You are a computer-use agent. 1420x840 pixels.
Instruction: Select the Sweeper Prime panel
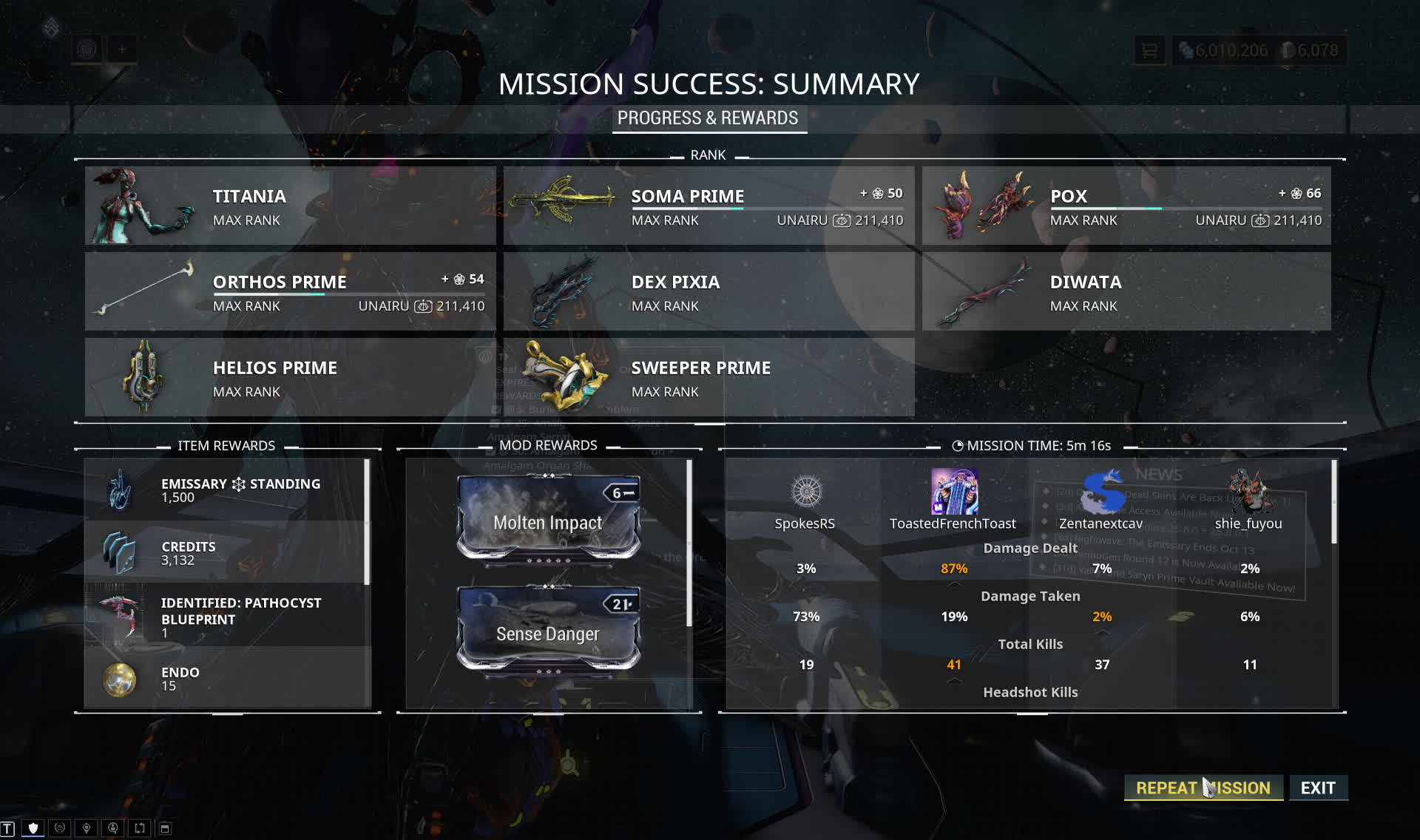pyautogui.click(x=709, y=377)
